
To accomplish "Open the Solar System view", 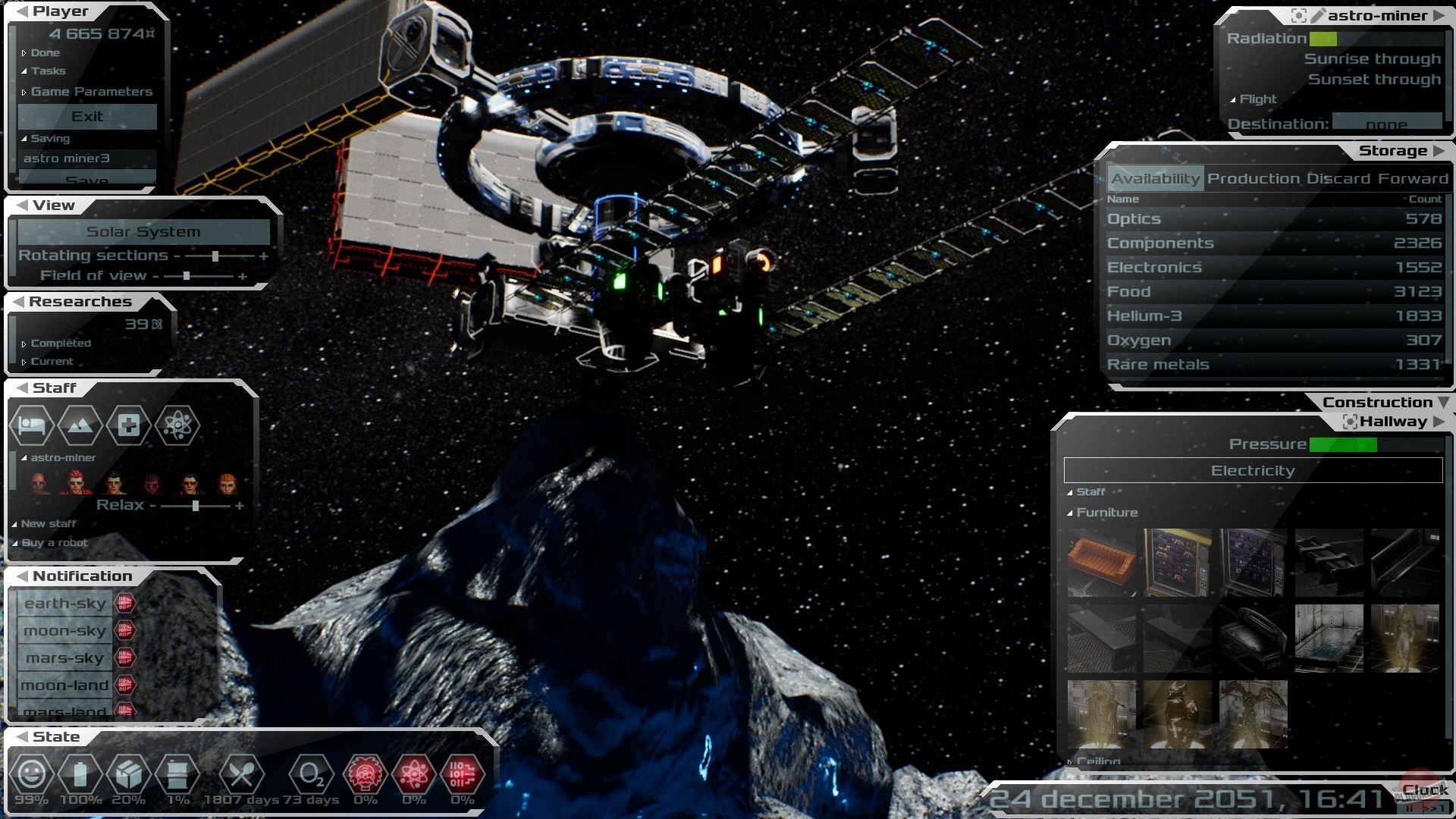I will tap(143, 232).
